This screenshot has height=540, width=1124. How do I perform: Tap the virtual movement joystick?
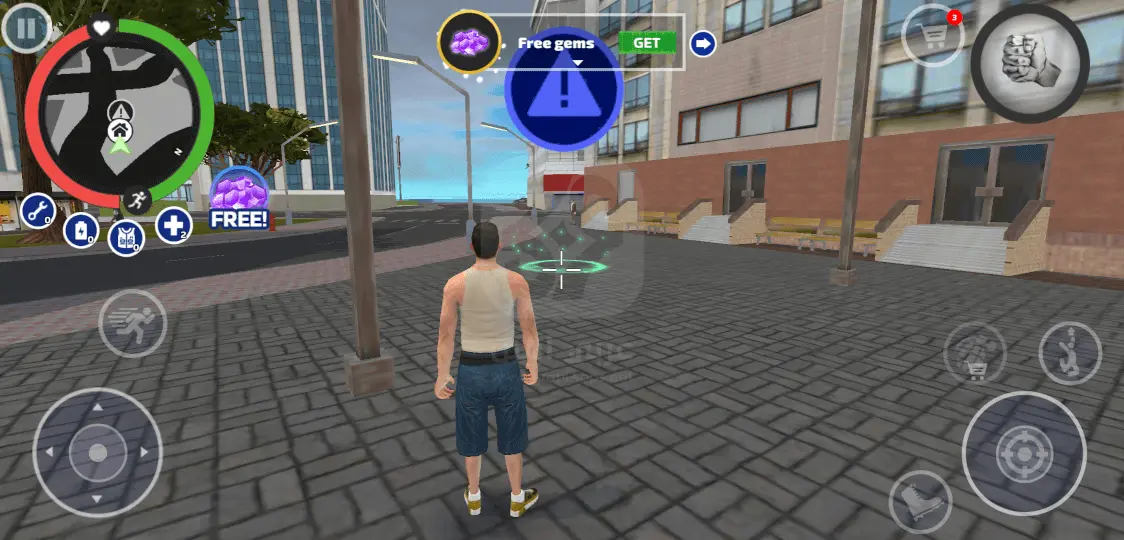pos(97,452)
